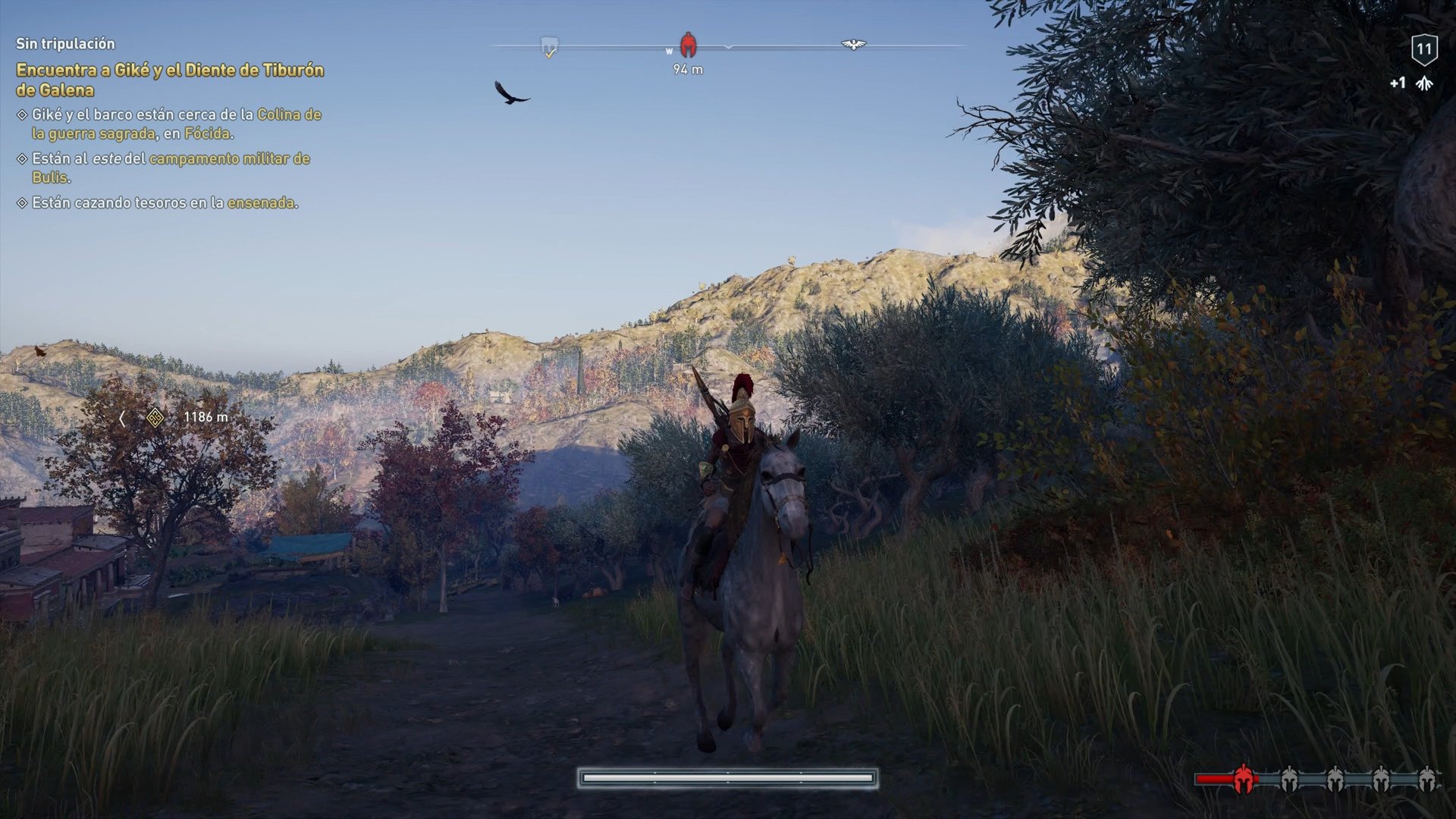Toggle the second diamond objective bullet marker

pyautogui.click(x=20, y=159)
